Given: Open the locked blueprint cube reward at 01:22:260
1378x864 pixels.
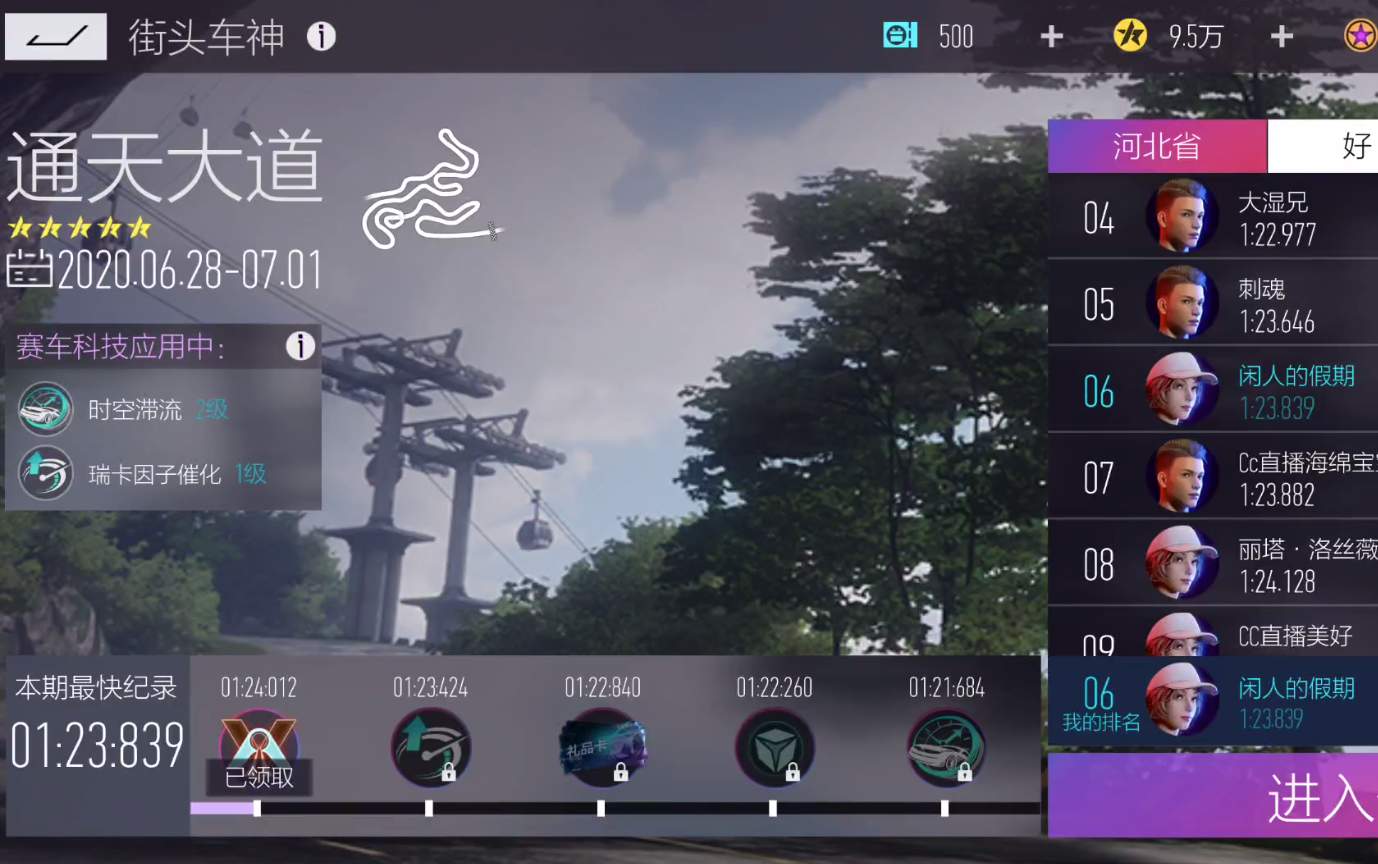Looking at the screenshot, I should [x=773, y=745].
